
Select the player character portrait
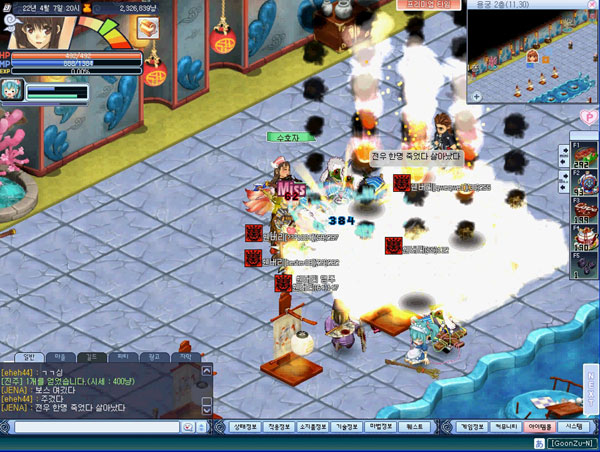coord(36,24)
